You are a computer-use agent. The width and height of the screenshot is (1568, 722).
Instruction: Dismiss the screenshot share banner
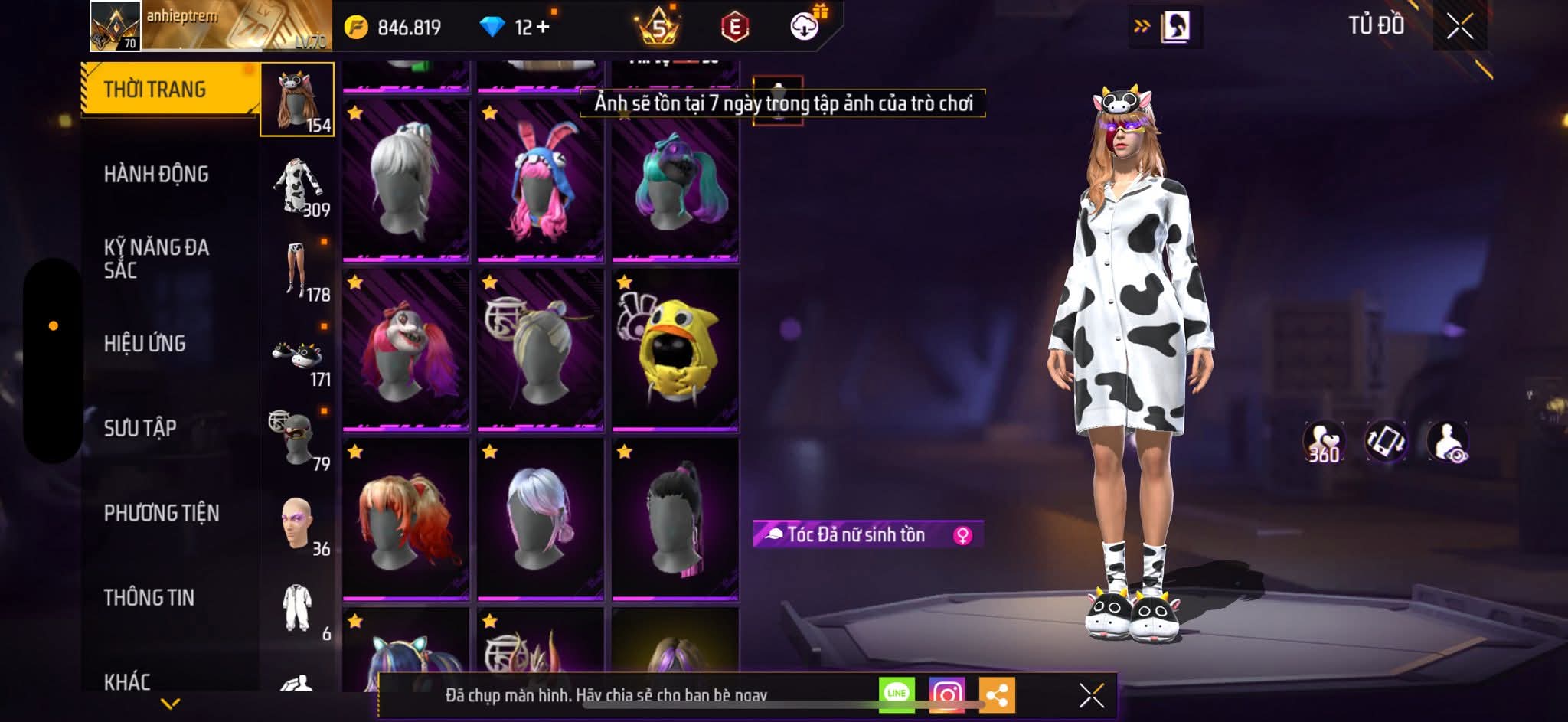(x=1091, y=695)
